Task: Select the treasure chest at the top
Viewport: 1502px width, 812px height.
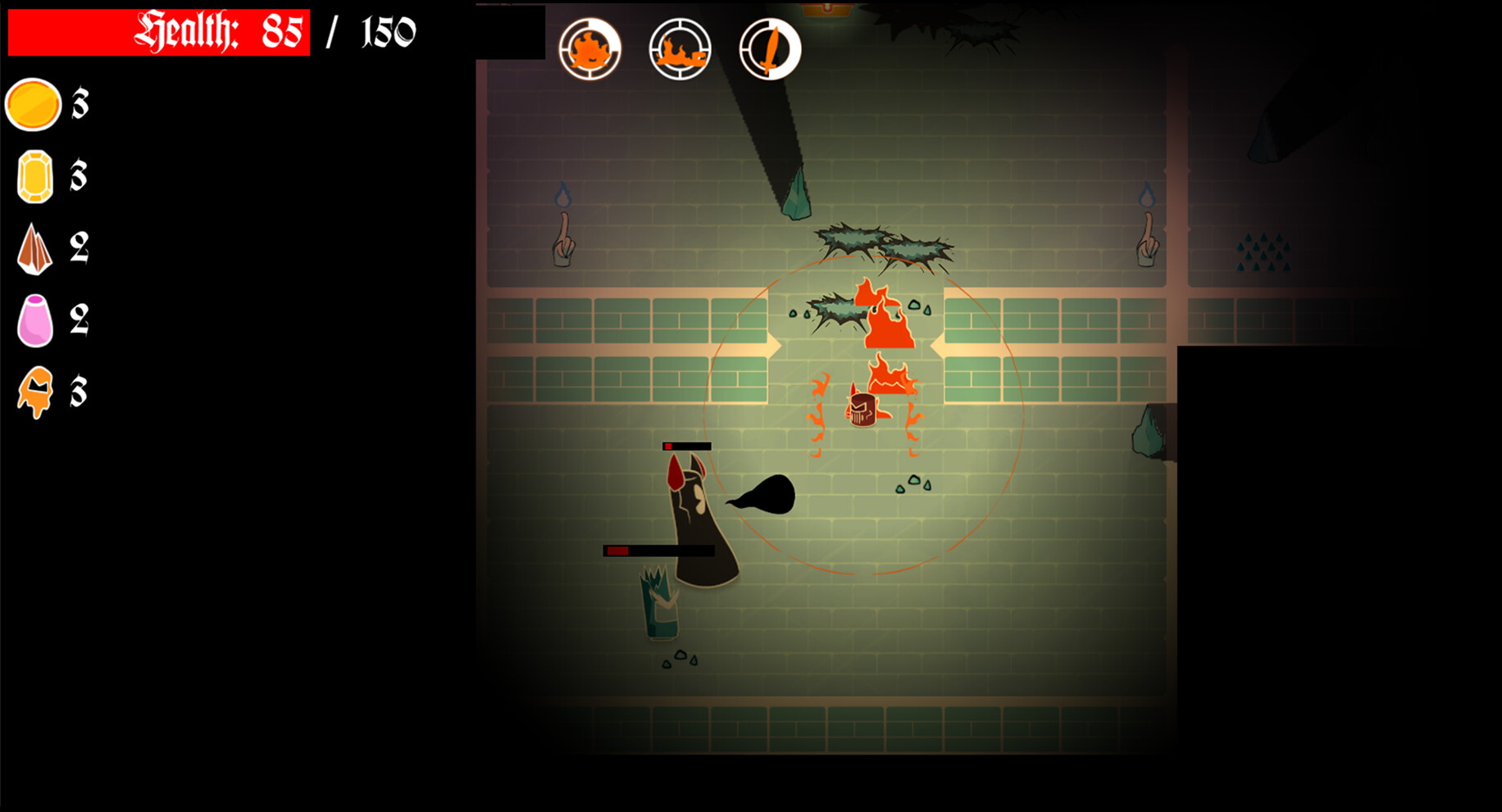Action: pyautogui.click(x=826, y=10)
